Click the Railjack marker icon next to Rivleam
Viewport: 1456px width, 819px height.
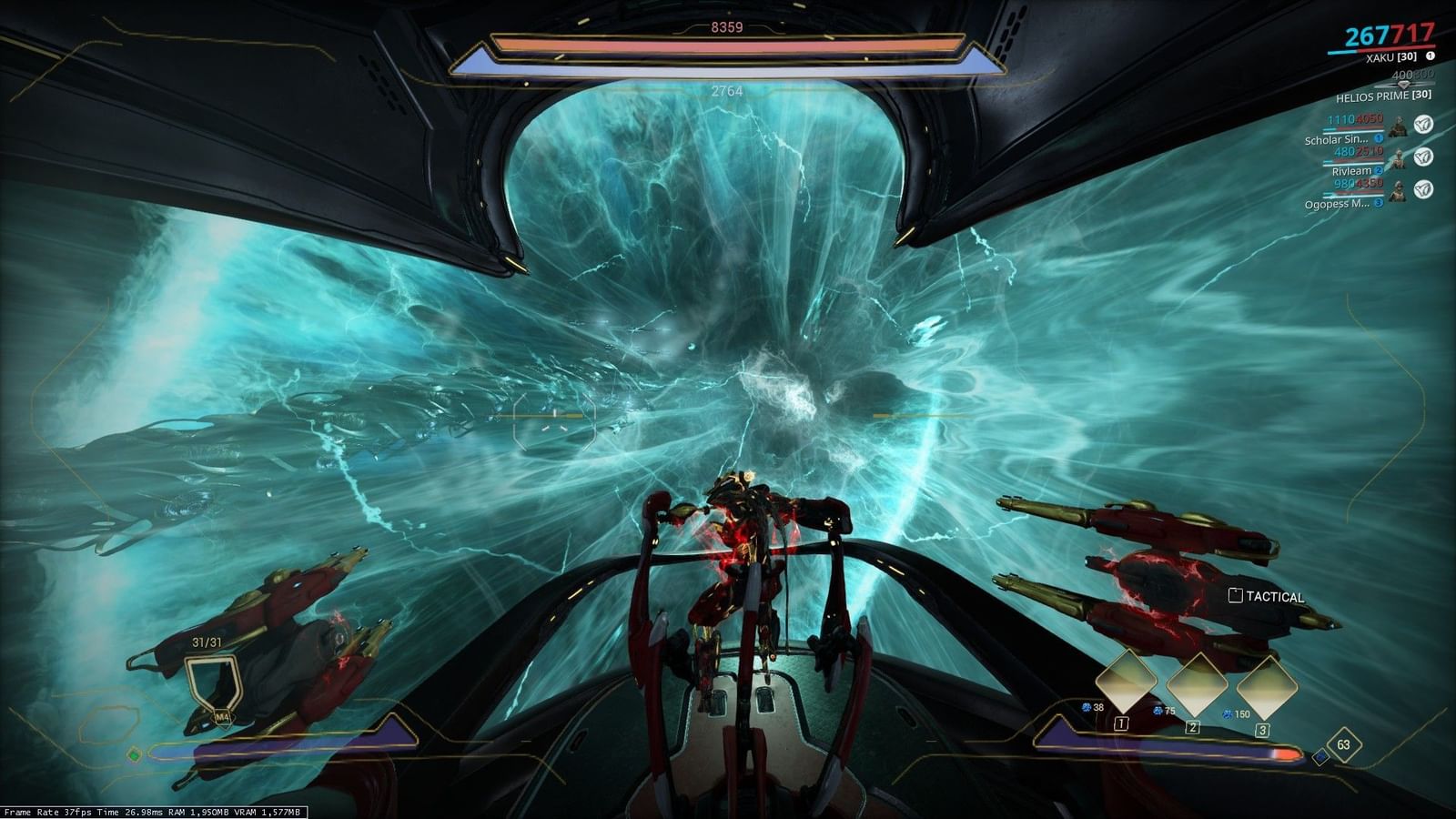coord(1421,157)
